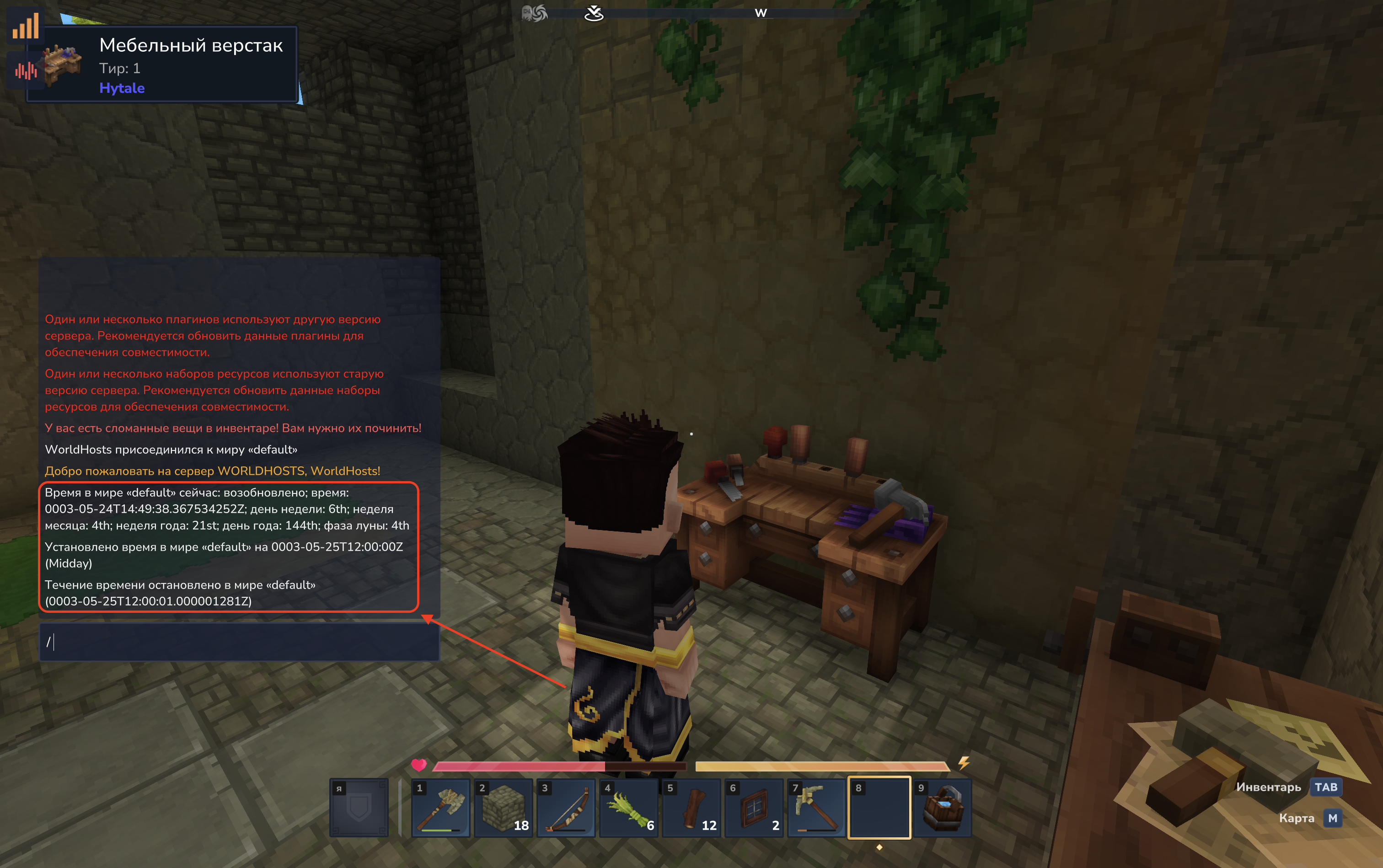1383x868 pixels.
Task: Select the stone brick block stack
Action: pyautogui.click(x=503, y=808)
